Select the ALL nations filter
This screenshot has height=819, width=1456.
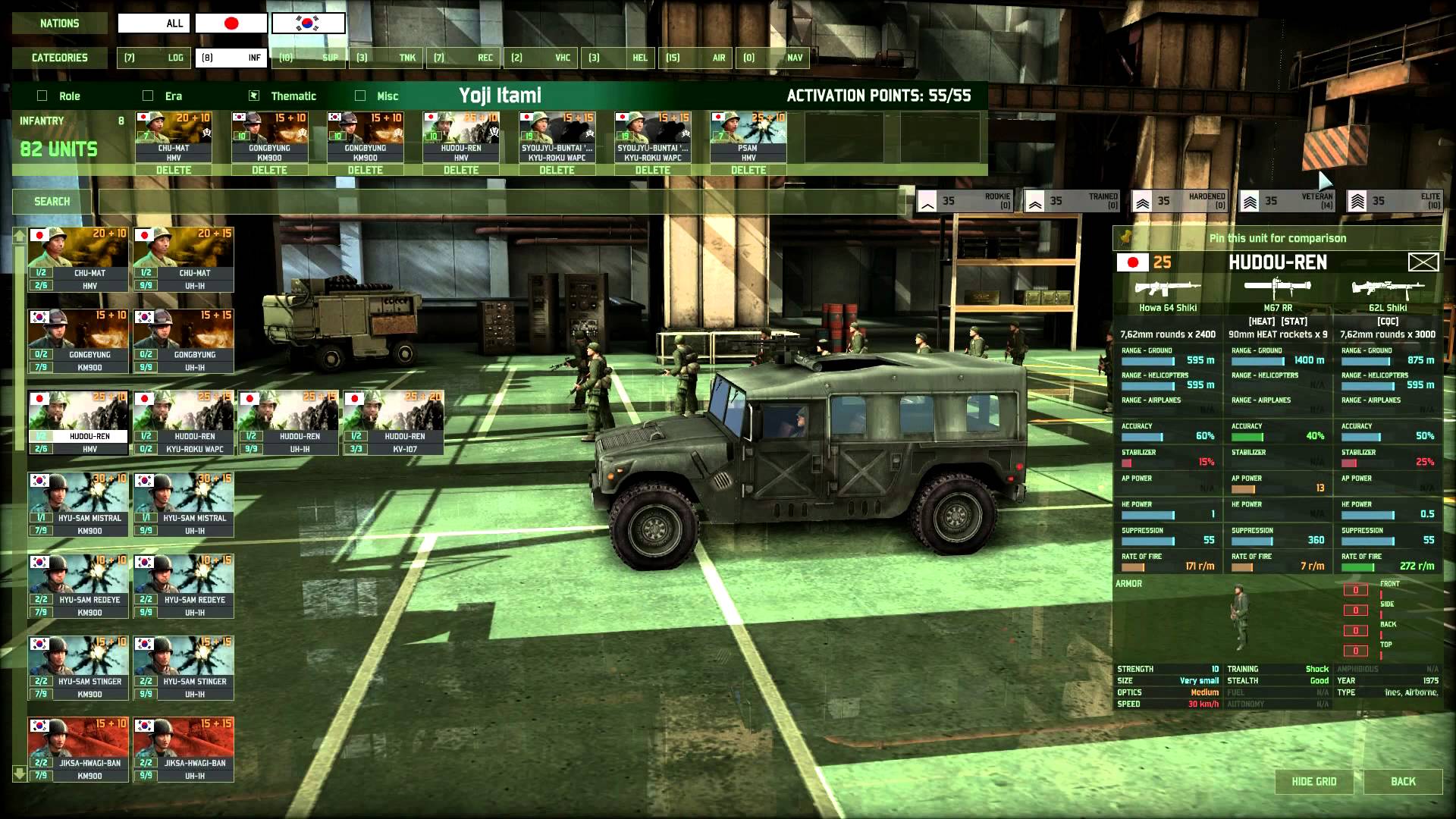154,24
